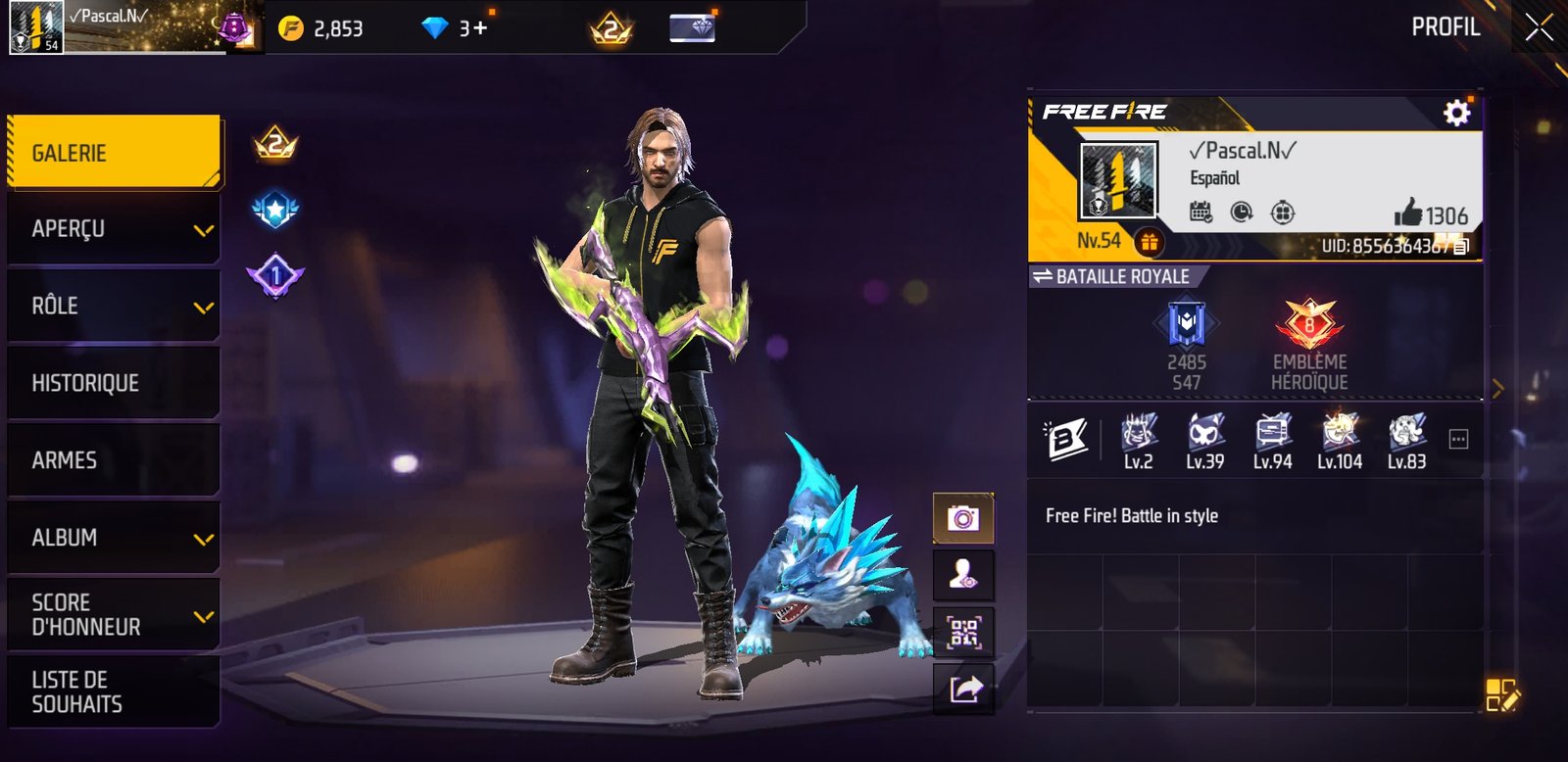Open the Historique section
Image resolution: width=1568 pixels, height=762 pixels.
click(114, 383)
